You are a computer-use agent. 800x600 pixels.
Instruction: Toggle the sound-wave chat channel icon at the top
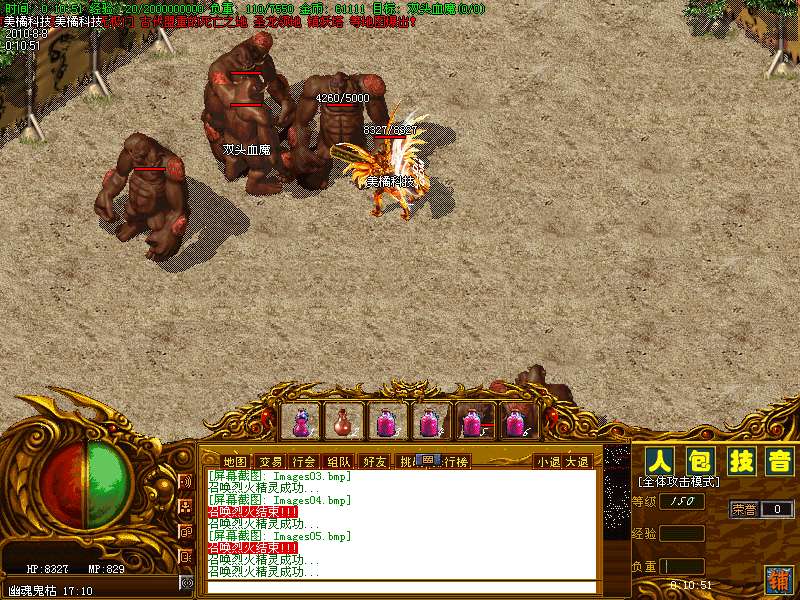(186, 481)
